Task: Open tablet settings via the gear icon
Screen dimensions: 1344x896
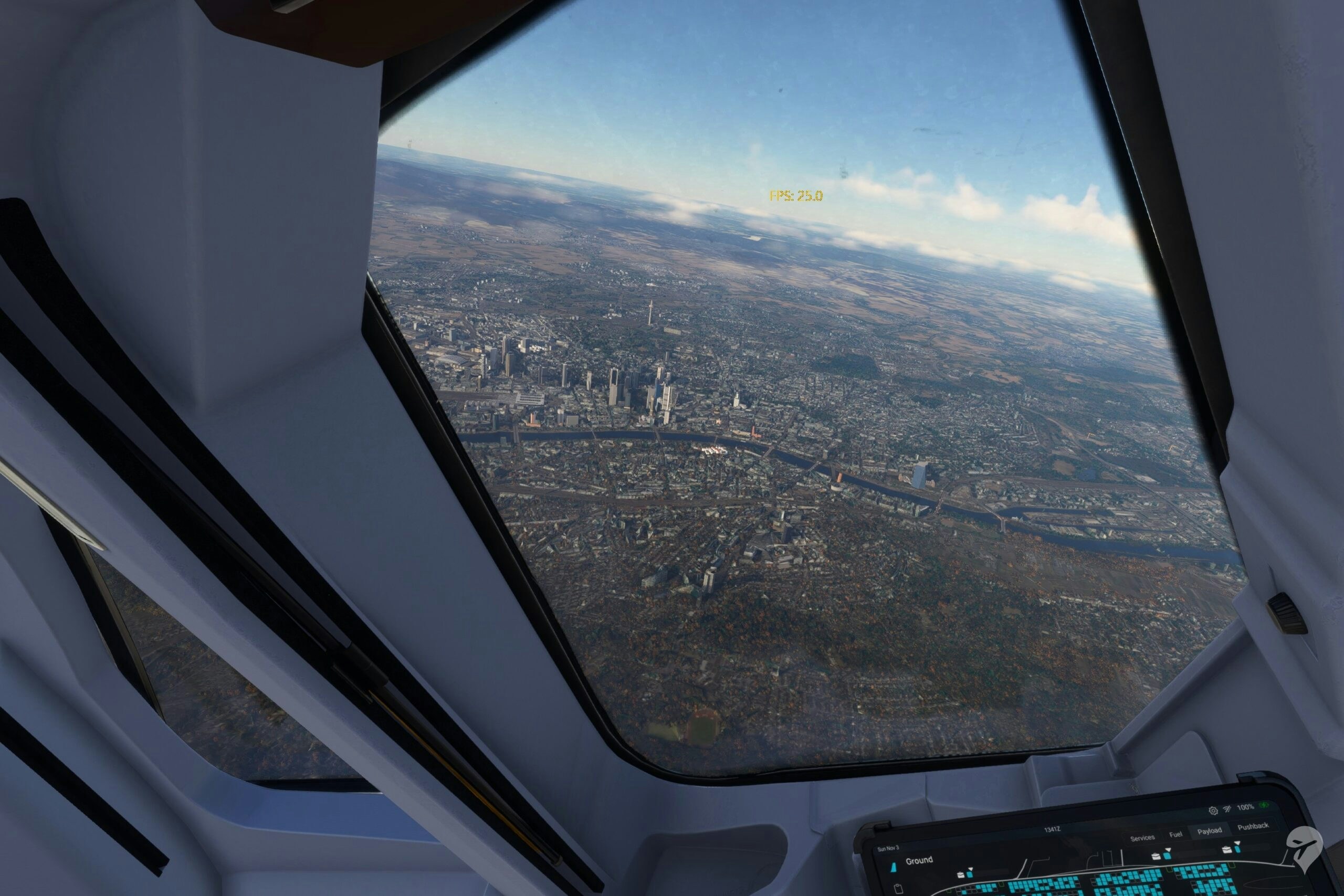Action: click(x=1213, y=811)
